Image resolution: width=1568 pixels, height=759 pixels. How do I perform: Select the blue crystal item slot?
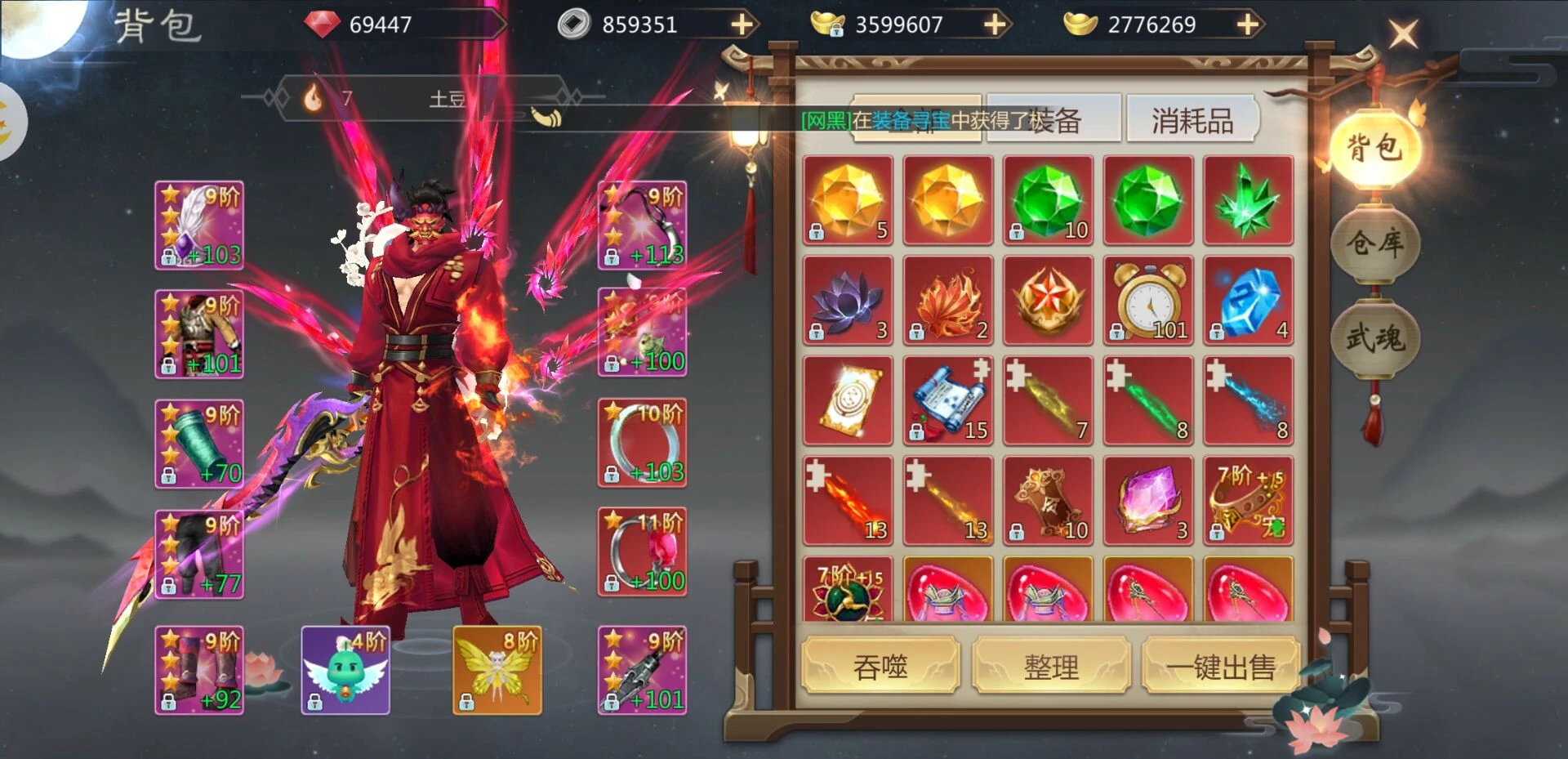point(1248,301)
